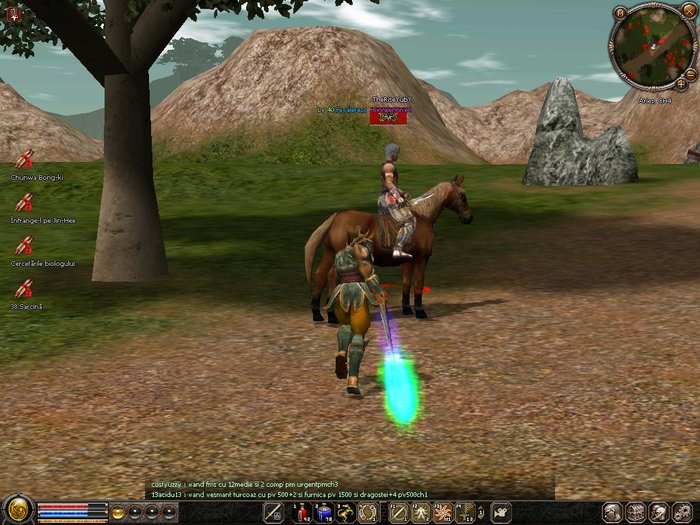Open the Chunwa Bong-ki quest scroll
Viewport: 700px width, 525px height.
tap(24, 158)
